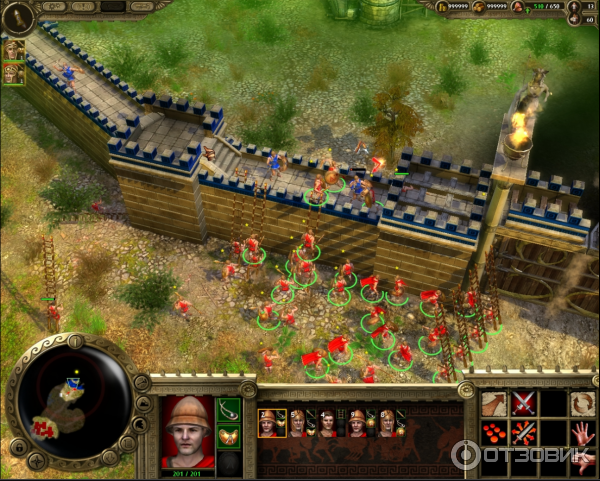This screenshot has width=600, height=481.
Task: Choose the first highlighted unit group portrait
Action: [270, 423]
